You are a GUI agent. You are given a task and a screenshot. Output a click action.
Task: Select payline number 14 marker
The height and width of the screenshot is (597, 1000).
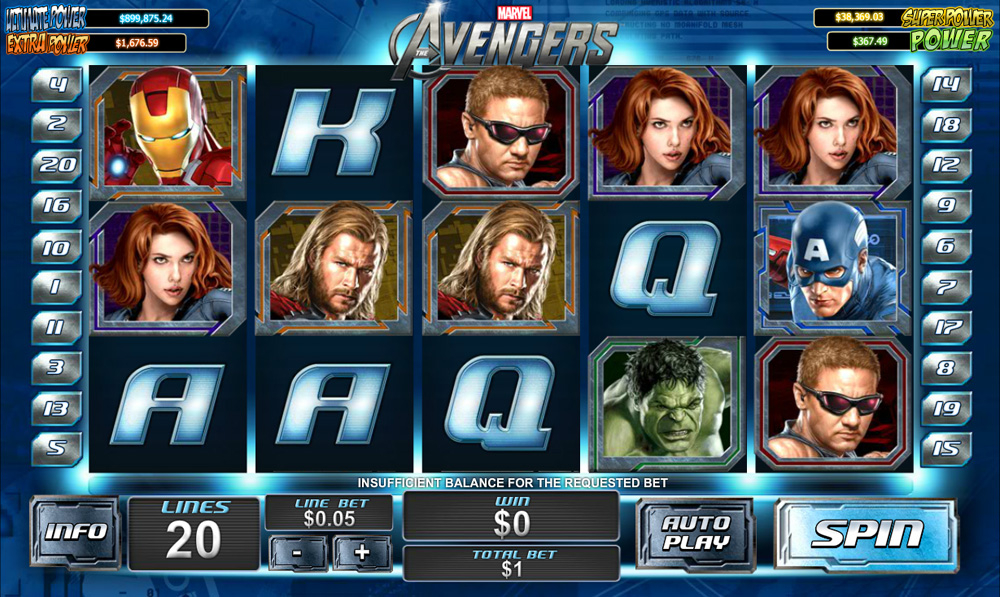[x=944, y=85]
